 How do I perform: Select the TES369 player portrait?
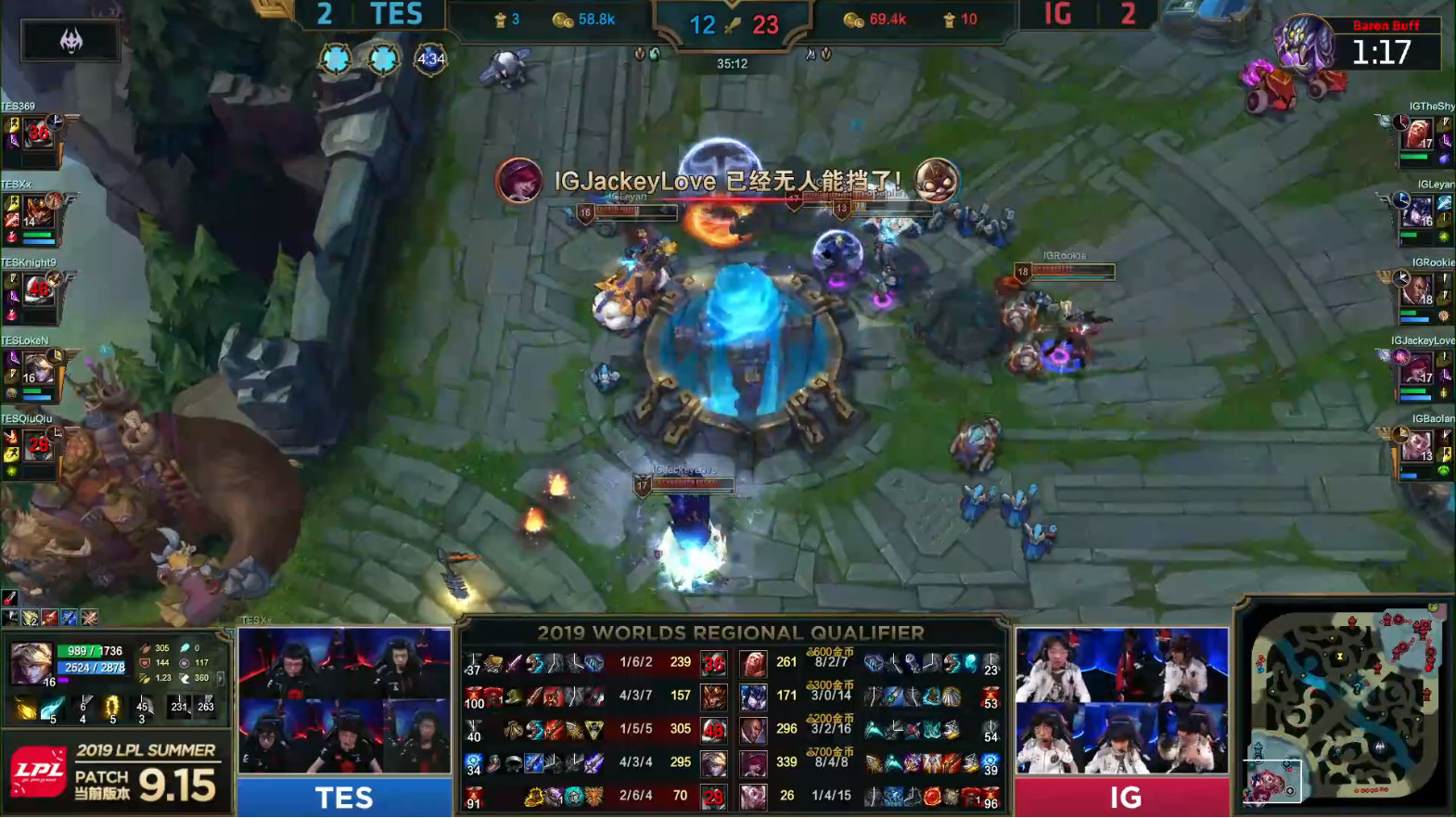[38, 134]
